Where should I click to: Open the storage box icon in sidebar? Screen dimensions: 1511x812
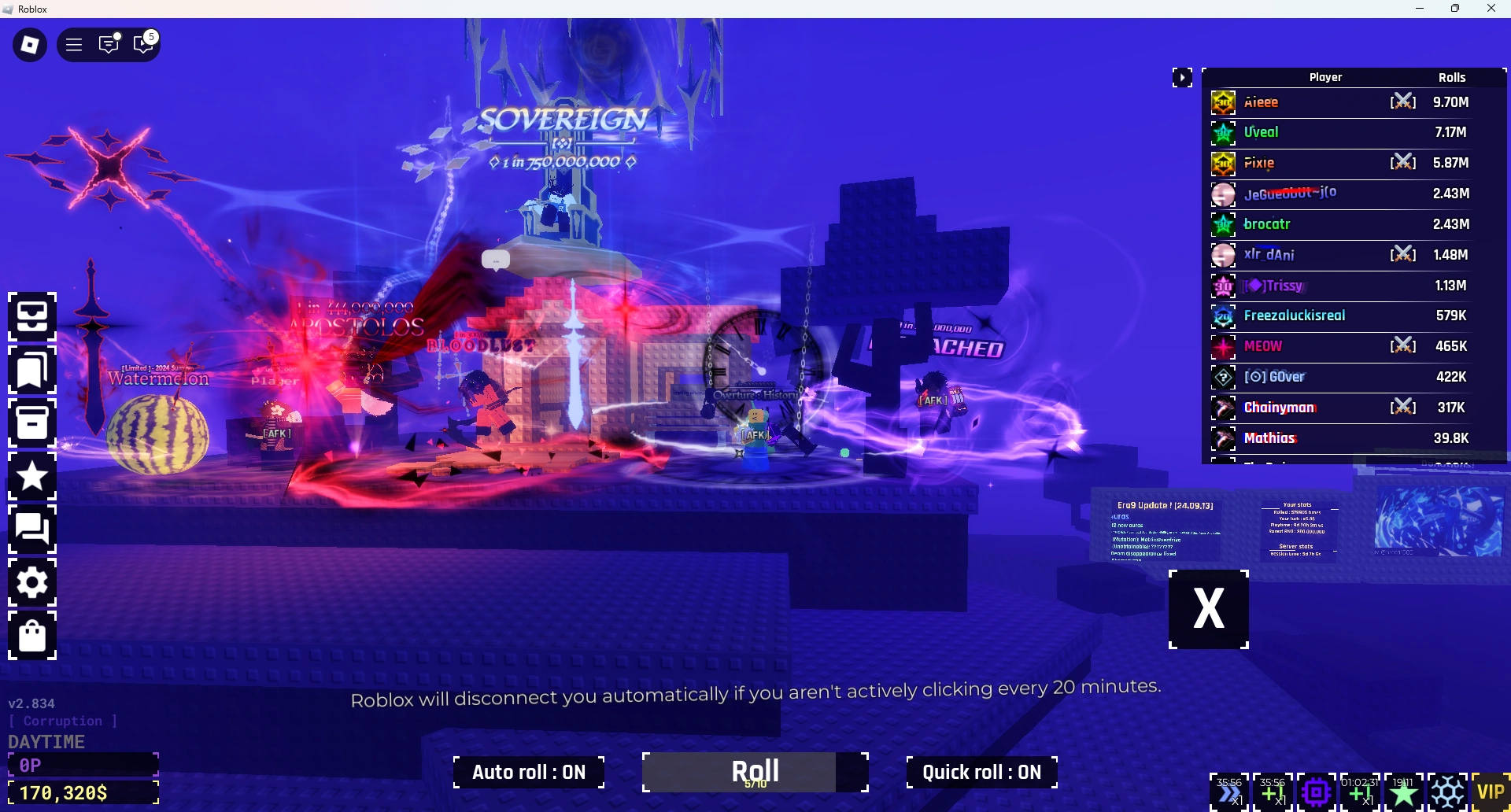point(32,423)
